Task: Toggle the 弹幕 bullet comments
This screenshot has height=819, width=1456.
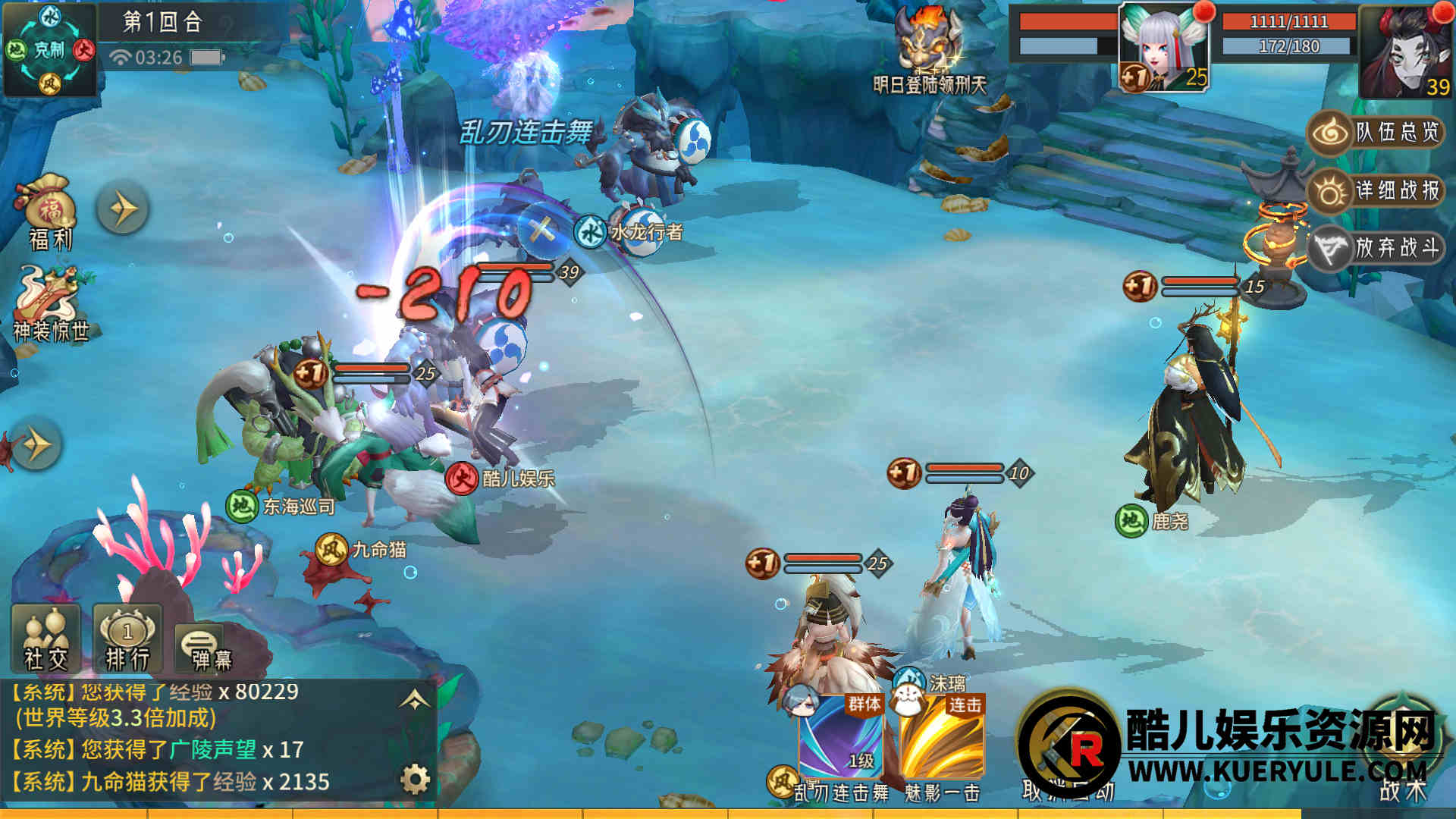Action: [x=203, y=648]
